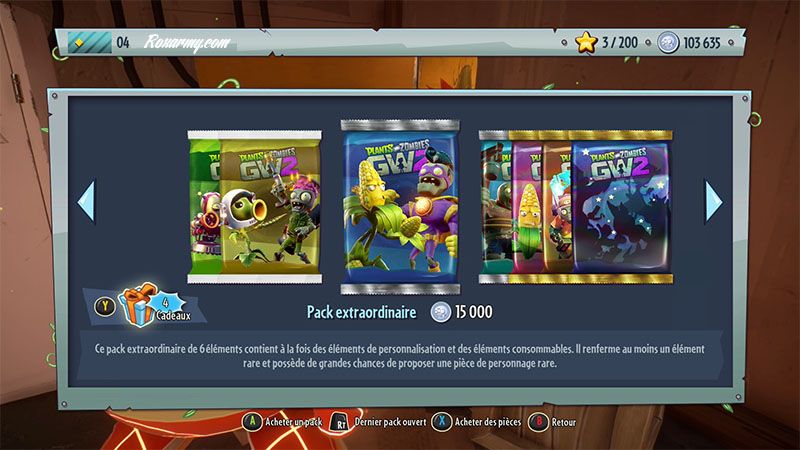This screenshot has height=450, width=800.
Task: Buy a pack via Acheter un pack
Action: (x=285, y=422)
